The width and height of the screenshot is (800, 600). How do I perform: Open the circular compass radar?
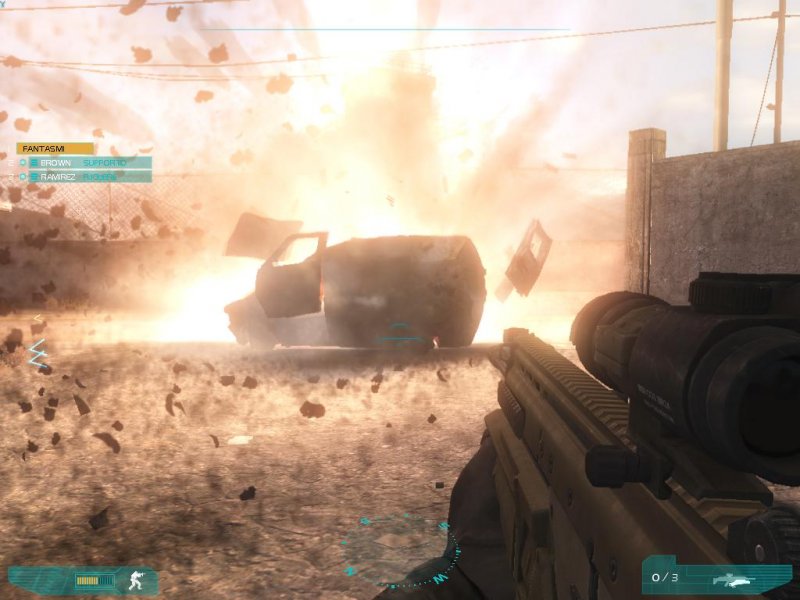point(400,548)
